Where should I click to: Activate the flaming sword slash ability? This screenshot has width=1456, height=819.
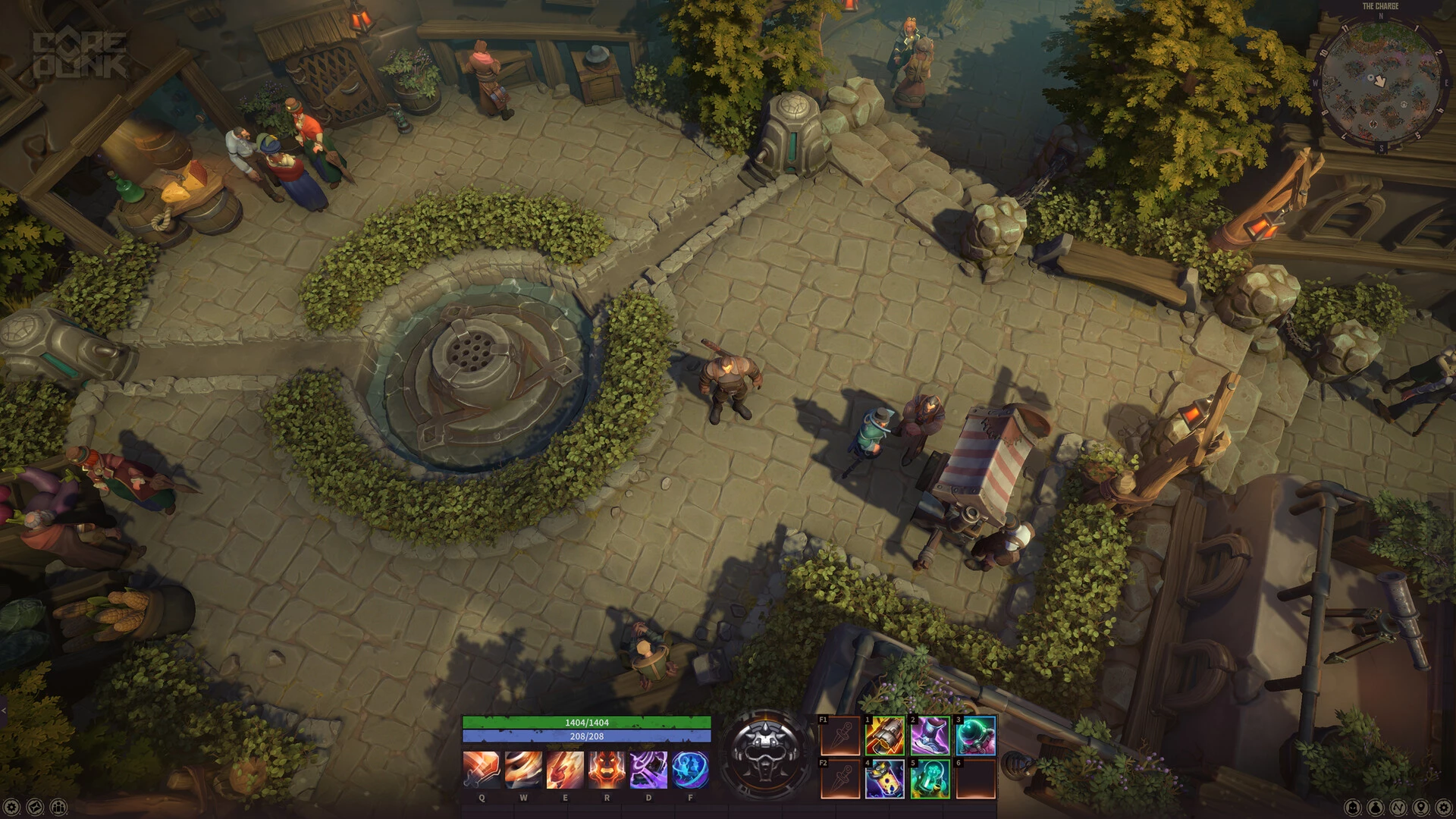pyautogui.click(x=482, y=770)
